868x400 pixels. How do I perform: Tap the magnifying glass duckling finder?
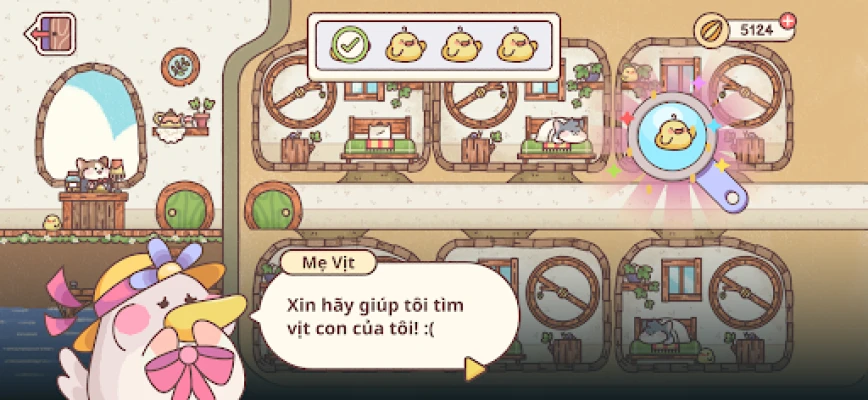pos(675,140)
